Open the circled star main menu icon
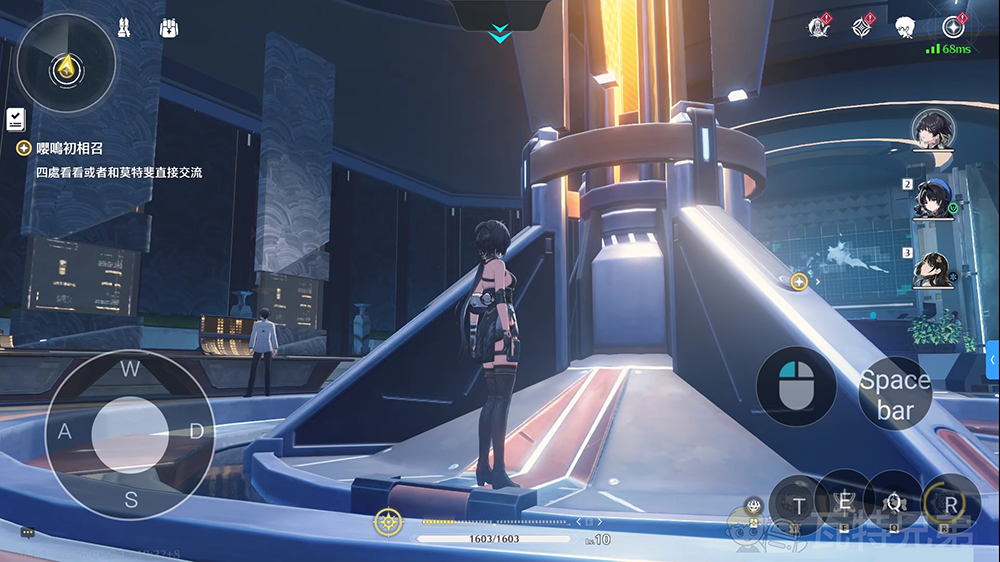Image resolution: width=1000 pixels, height=562 pixels. 953,28
